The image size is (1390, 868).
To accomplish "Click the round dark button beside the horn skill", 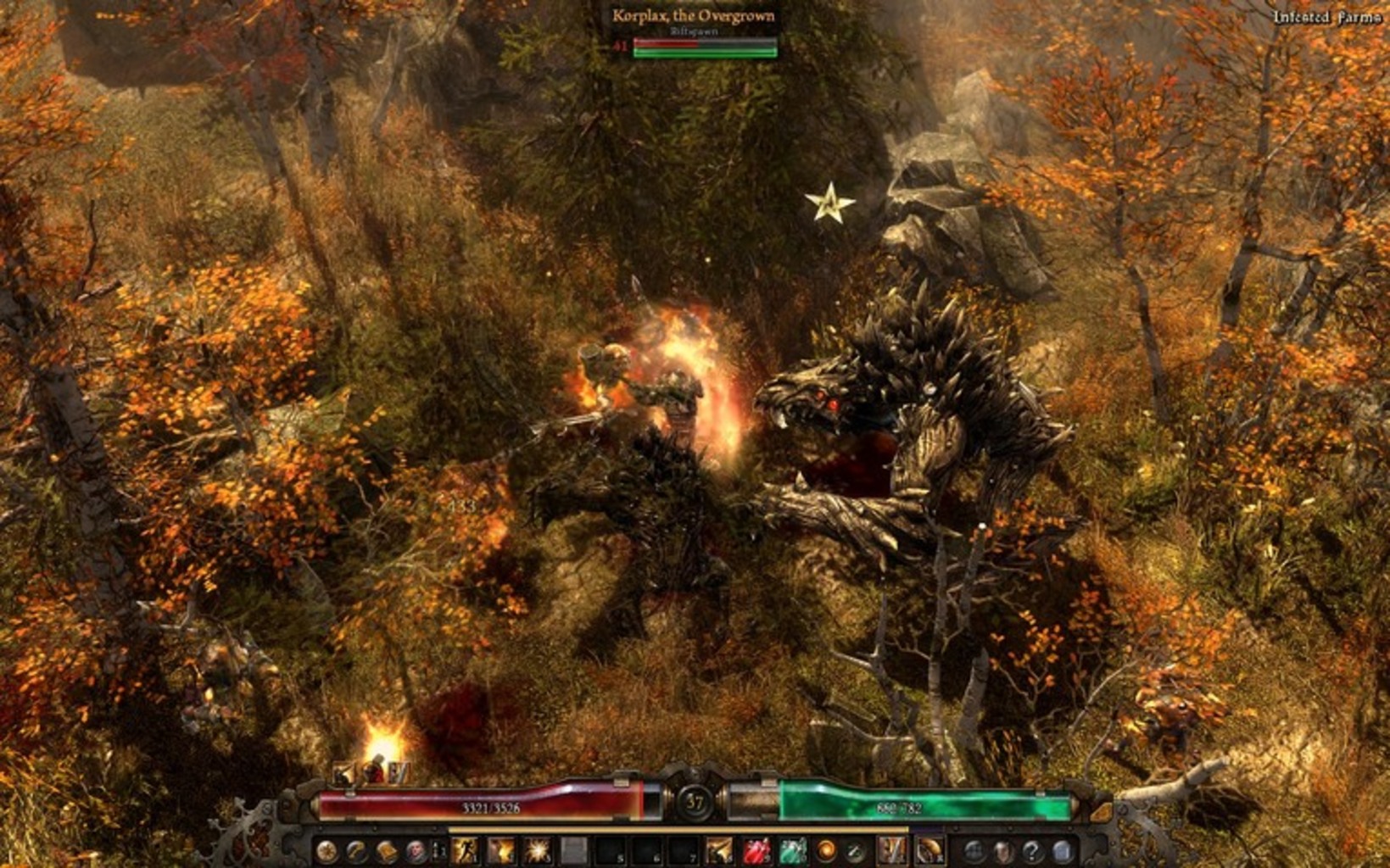I will [974, 850].
